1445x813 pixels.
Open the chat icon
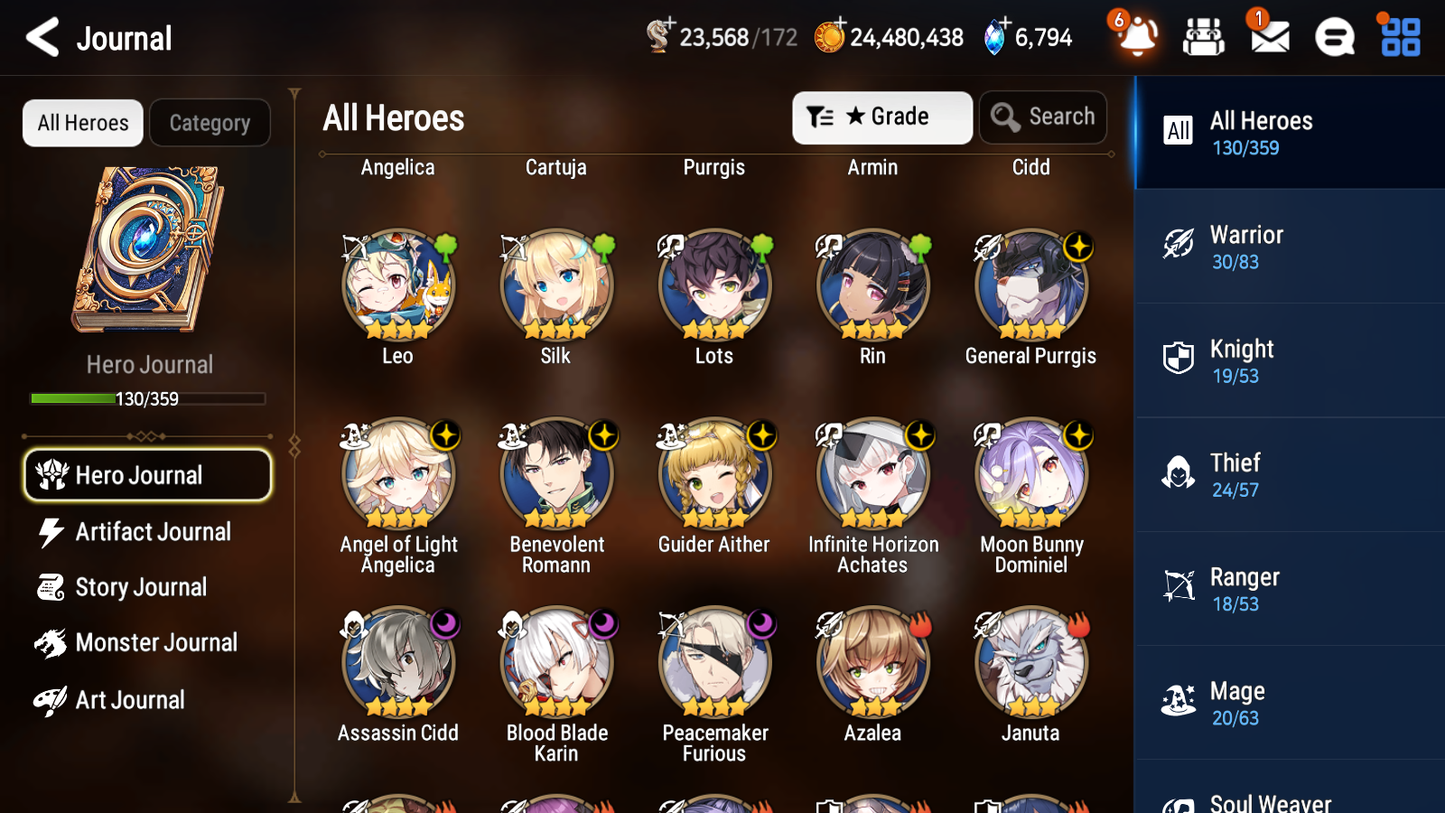[1333, 36]
